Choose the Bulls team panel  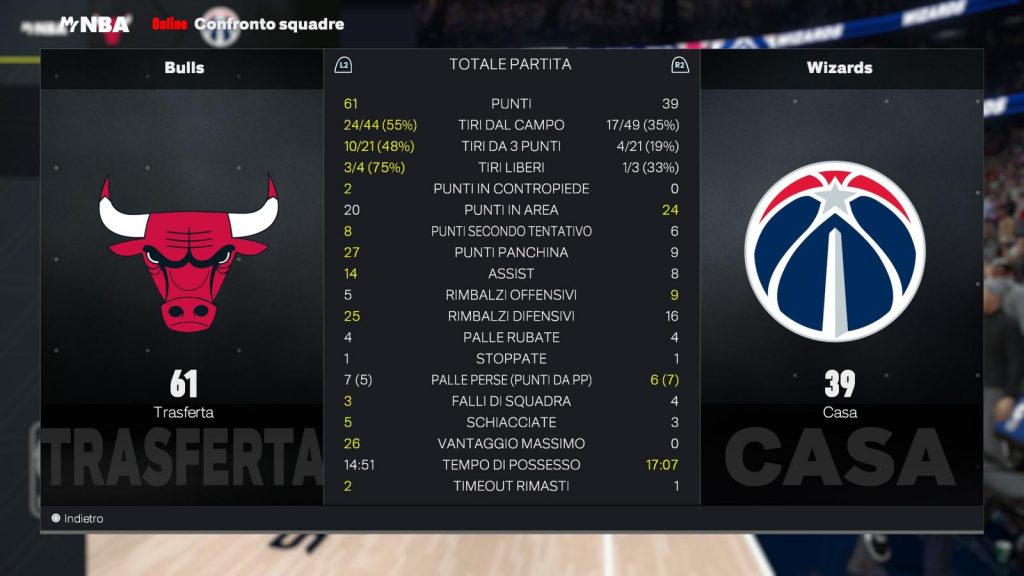point(183,68)
